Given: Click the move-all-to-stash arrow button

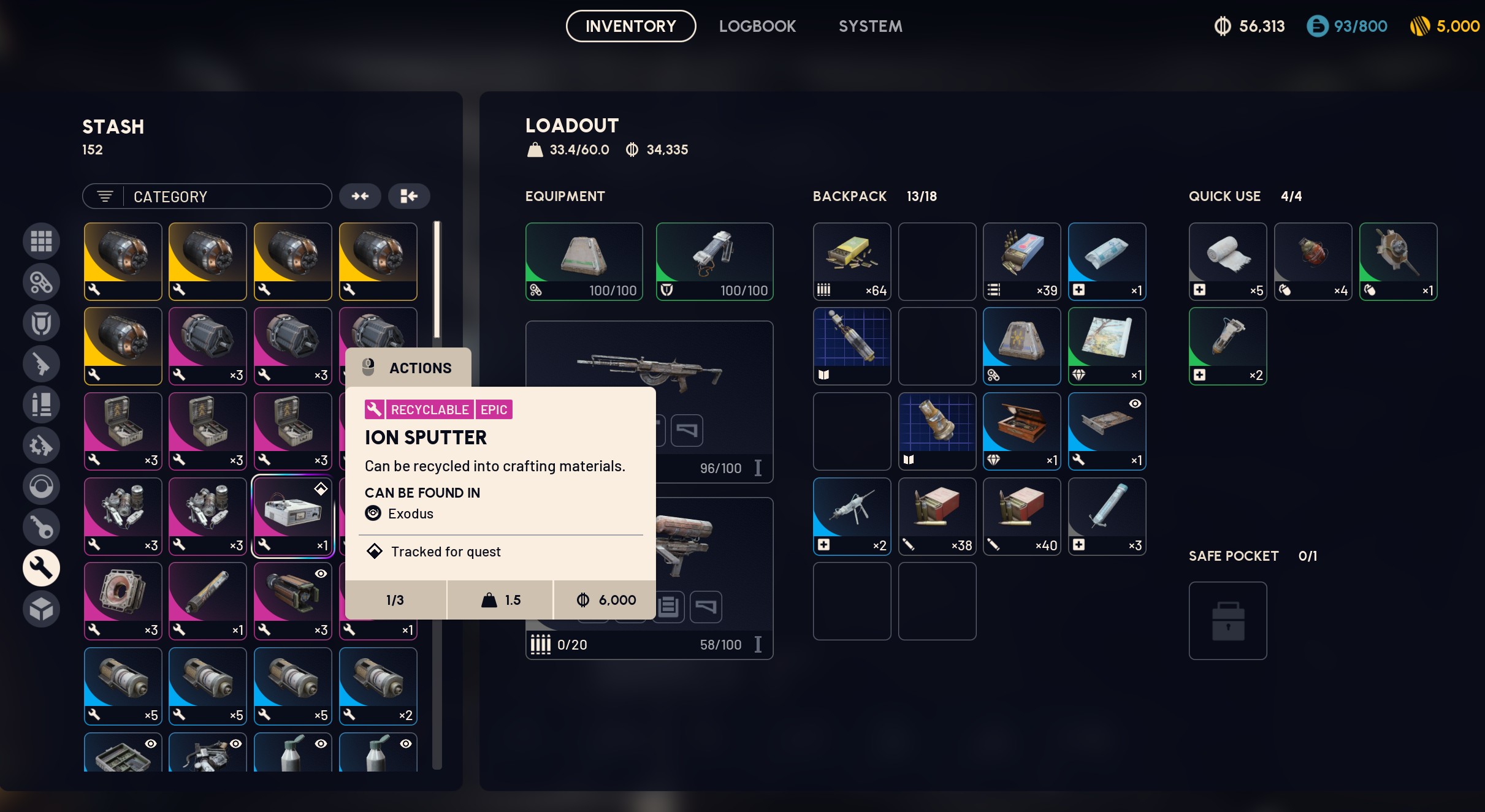Looking at the screenshot, I should (x=409, y=196).
